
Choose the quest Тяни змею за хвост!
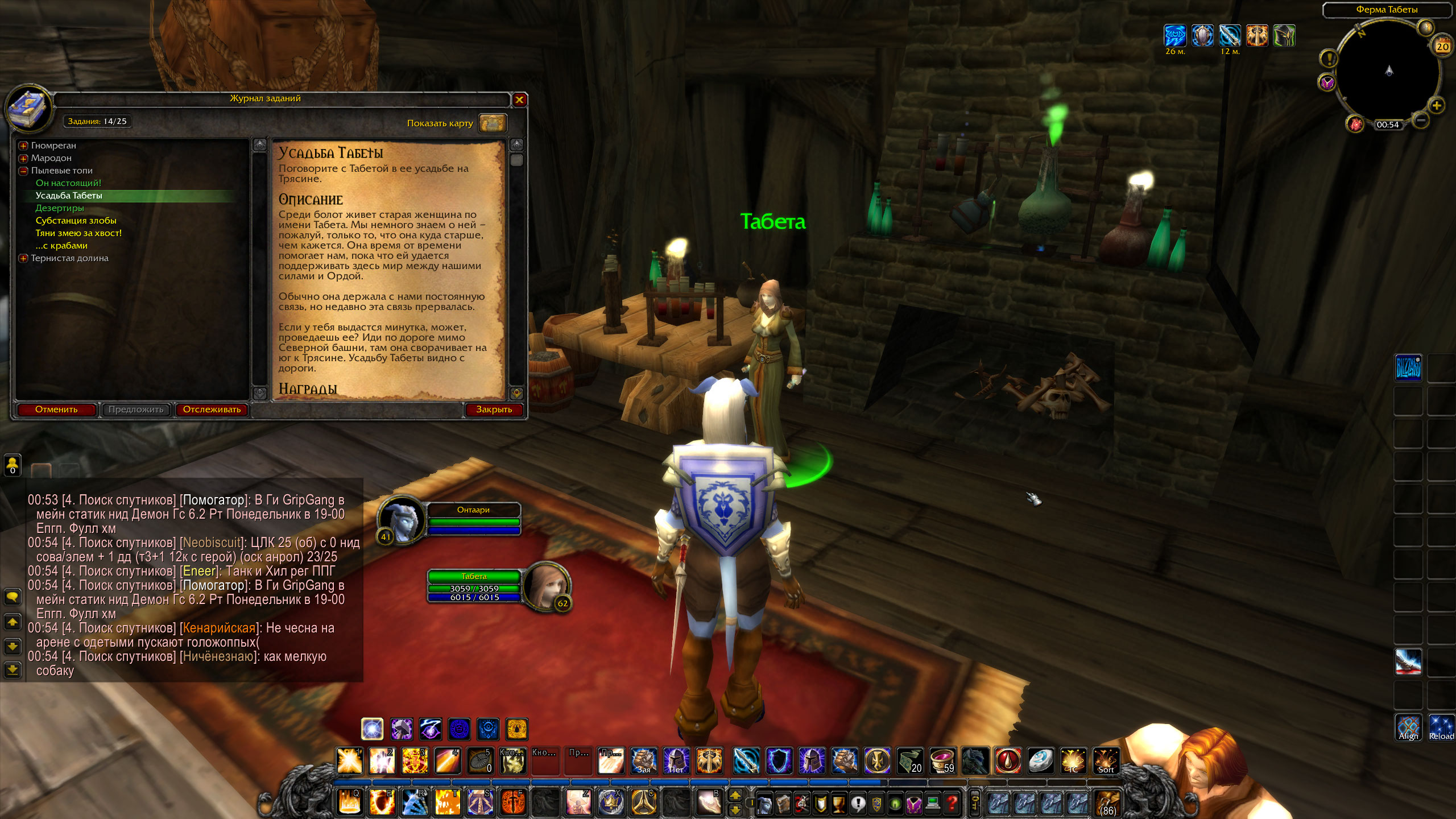point(78,233)
